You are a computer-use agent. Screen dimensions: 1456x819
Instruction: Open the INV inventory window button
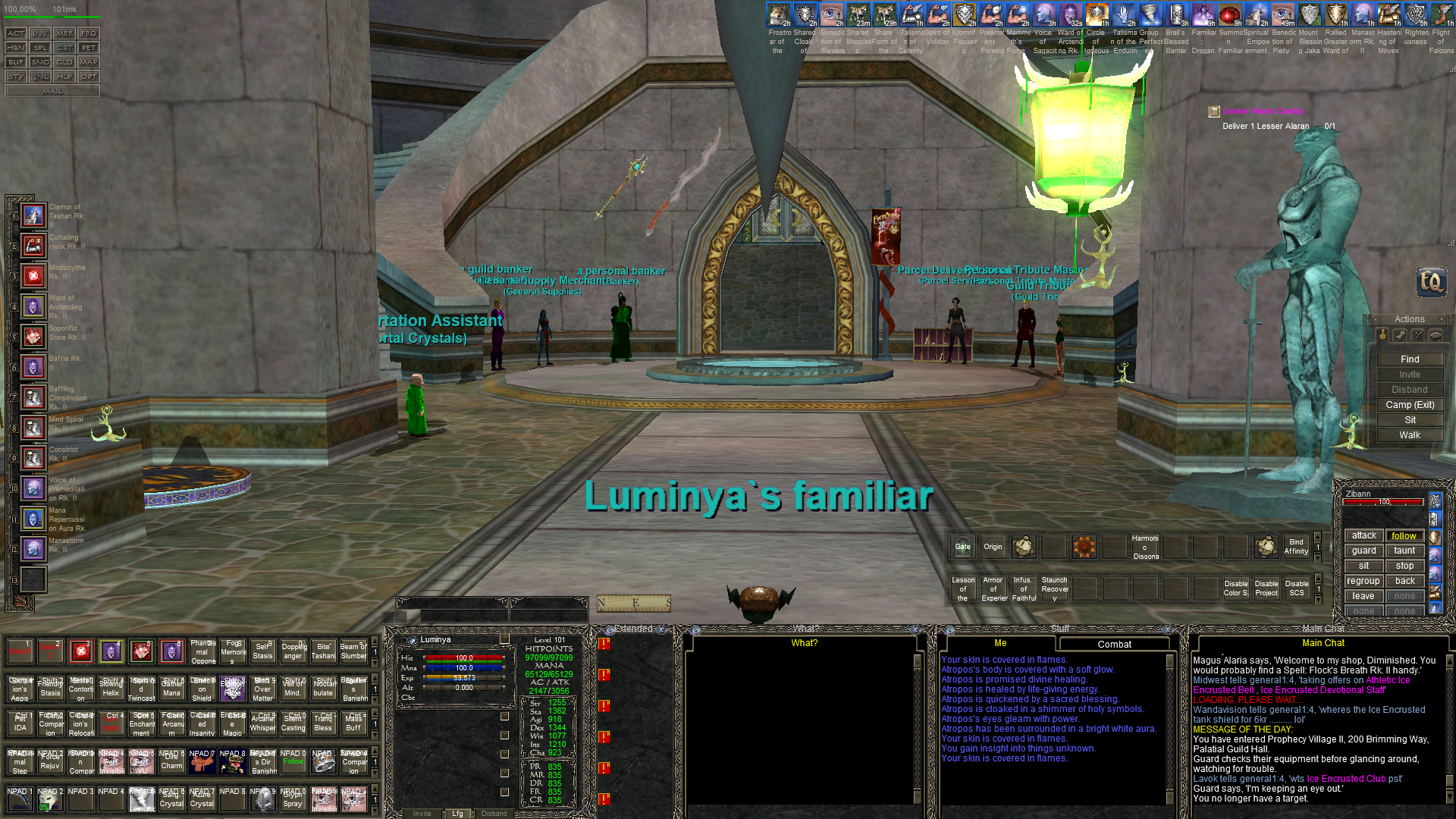[40, 33]
